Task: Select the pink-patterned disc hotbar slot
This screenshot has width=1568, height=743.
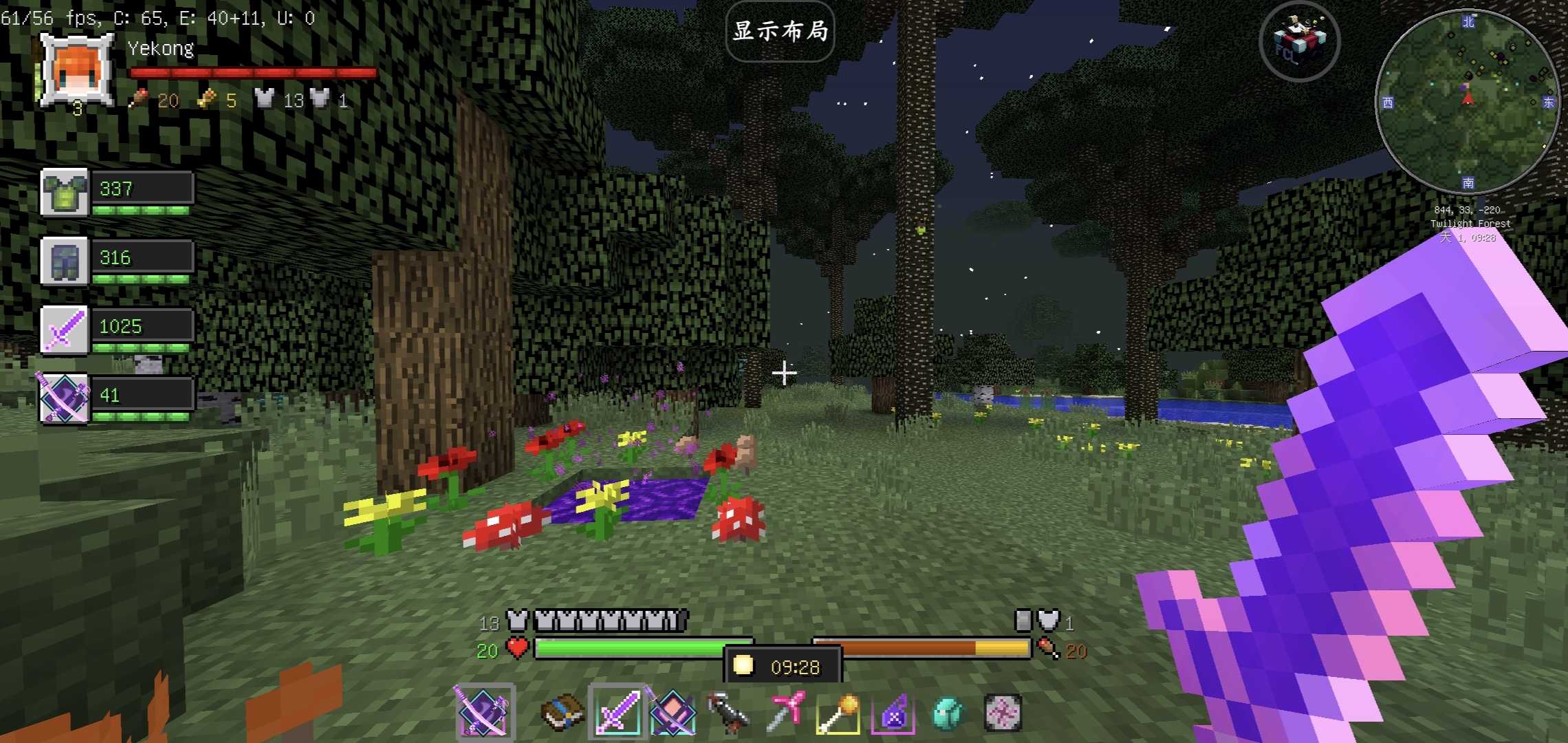Action: tap(1003, 712)
